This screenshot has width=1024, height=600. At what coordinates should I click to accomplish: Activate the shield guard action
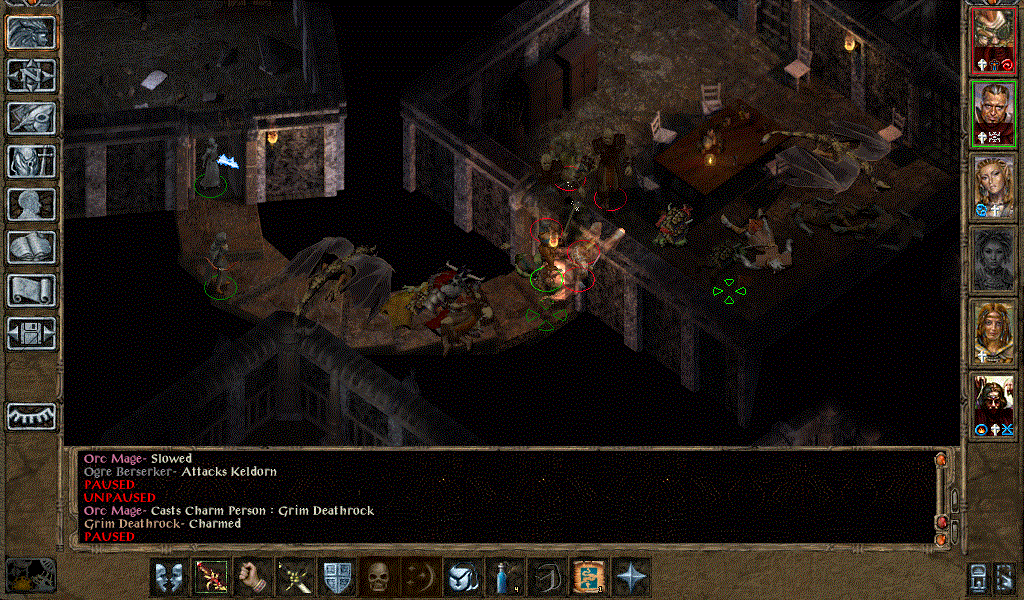click(337, 577)
